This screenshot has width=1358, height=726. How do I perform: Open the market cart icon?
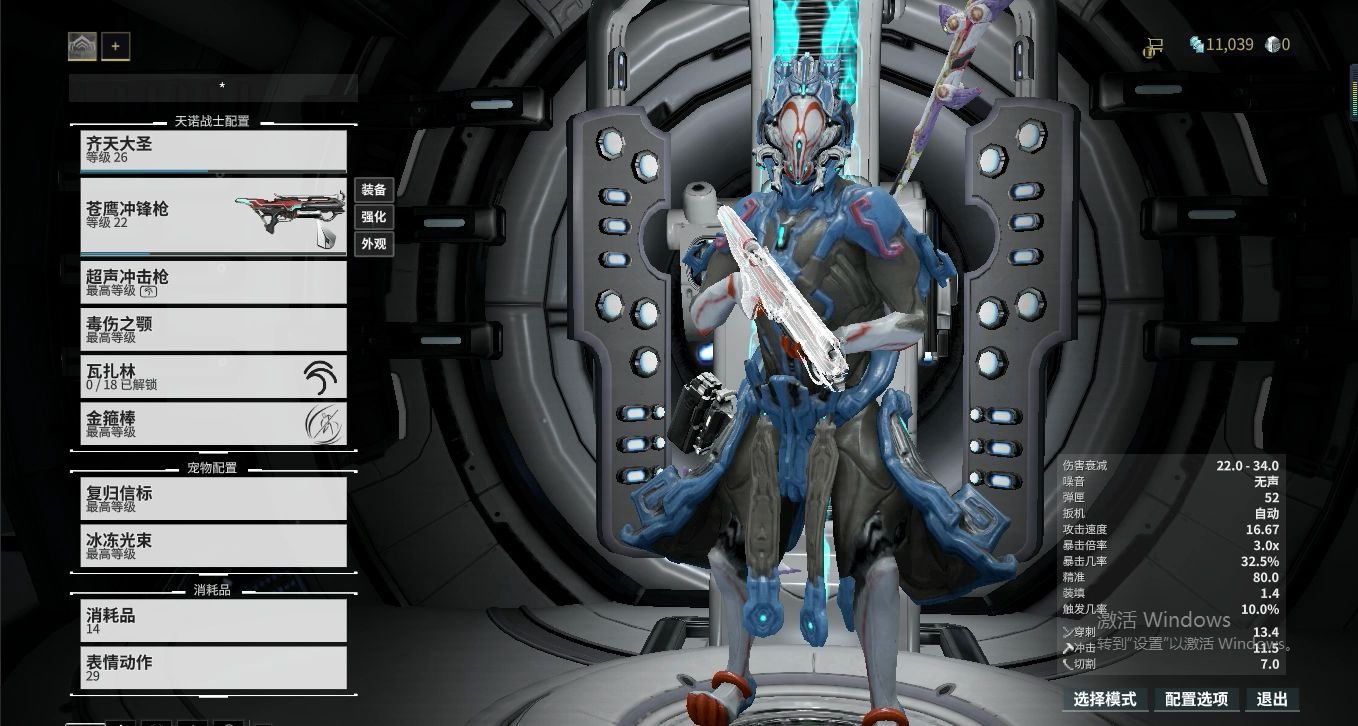(1154, 45)
